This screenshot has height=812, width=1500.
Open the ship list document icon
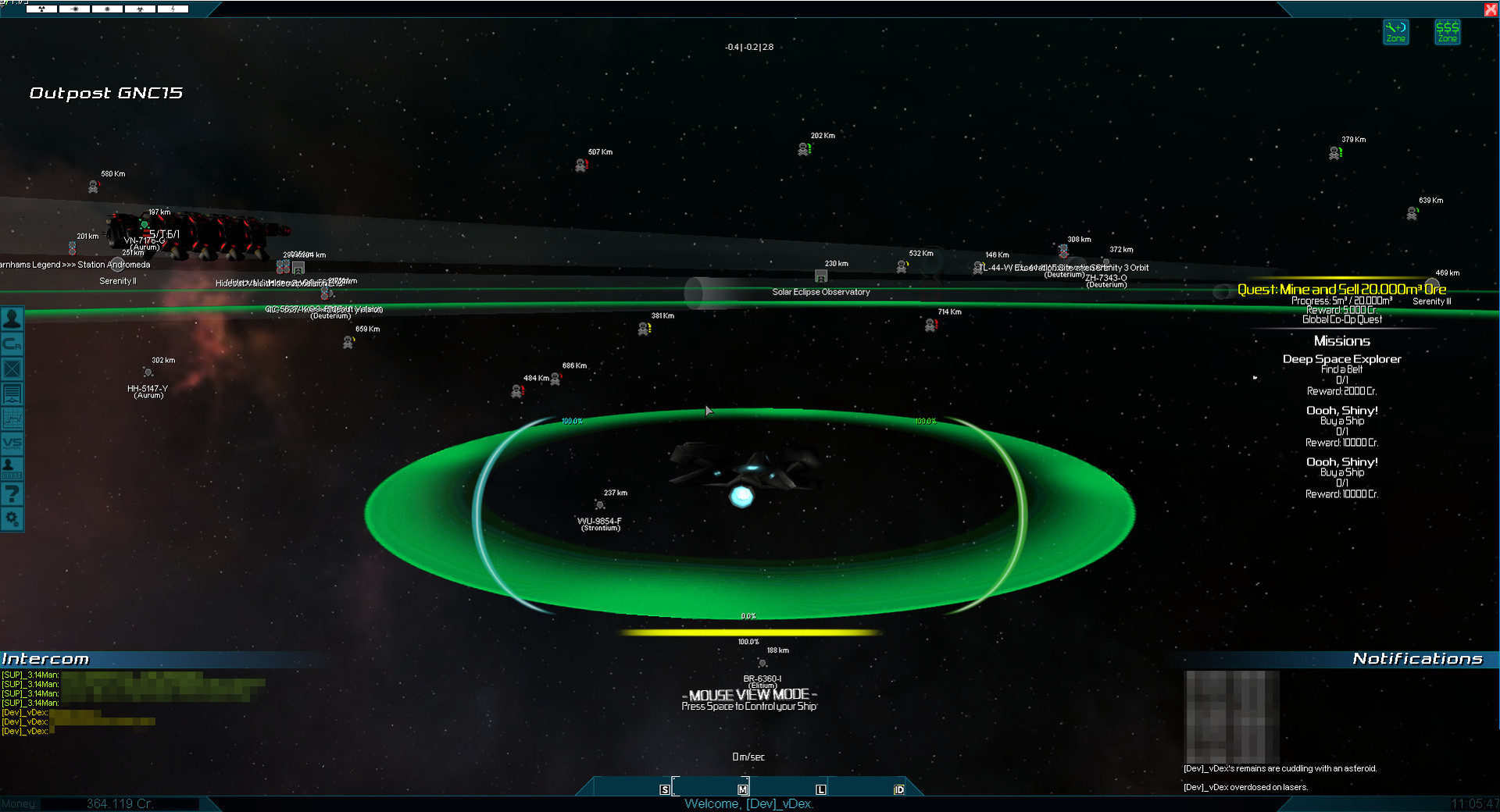(x=12, y=394)
